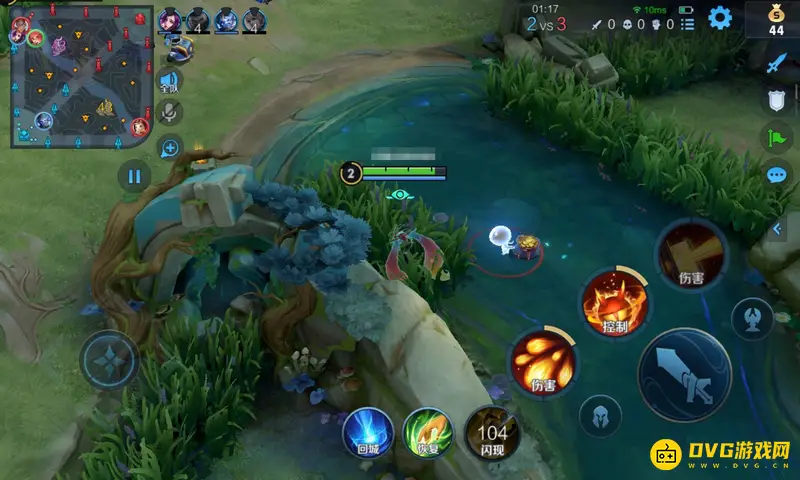800x480 pixels.
Task: Send the shield retreat signal
Action: pos(776,100)
